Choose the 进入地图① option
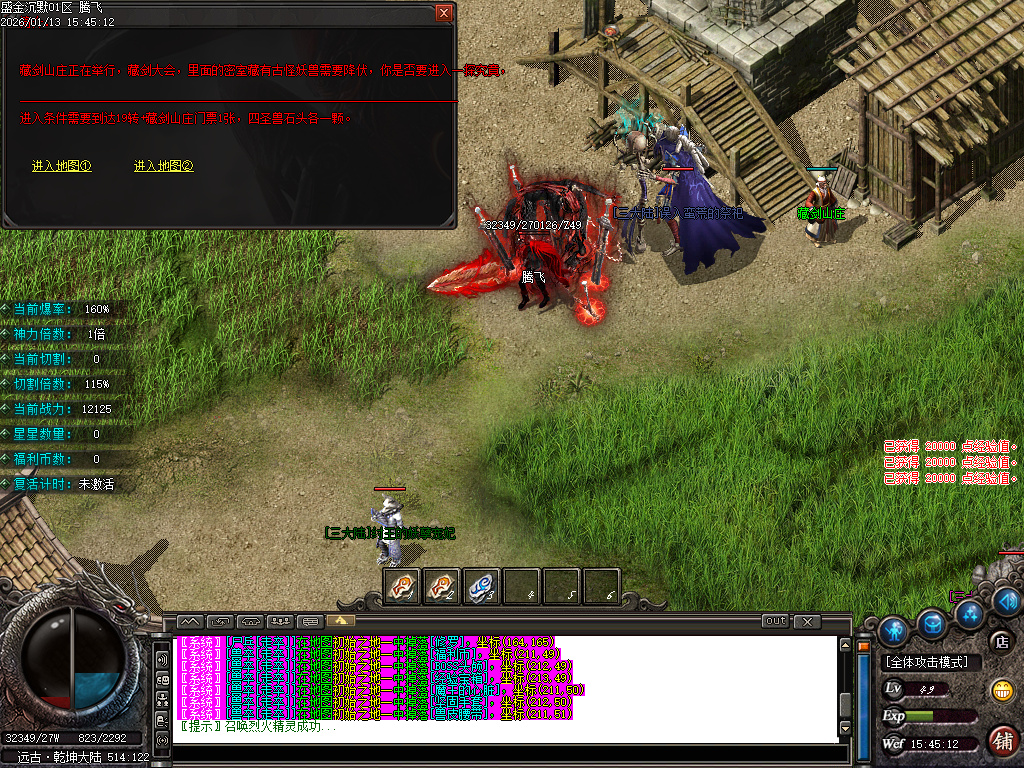Viewport: 1024px width, 768px height. tap(62, 166)
